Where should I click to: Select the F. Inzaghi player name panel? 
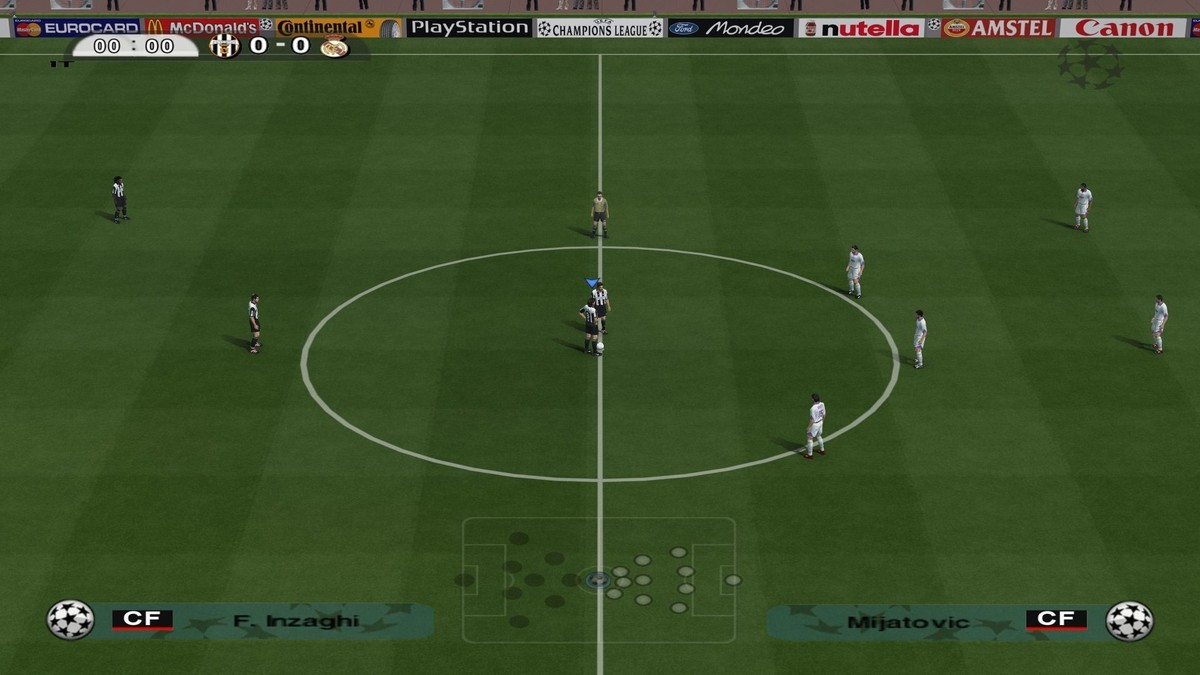tap(270, 621)
